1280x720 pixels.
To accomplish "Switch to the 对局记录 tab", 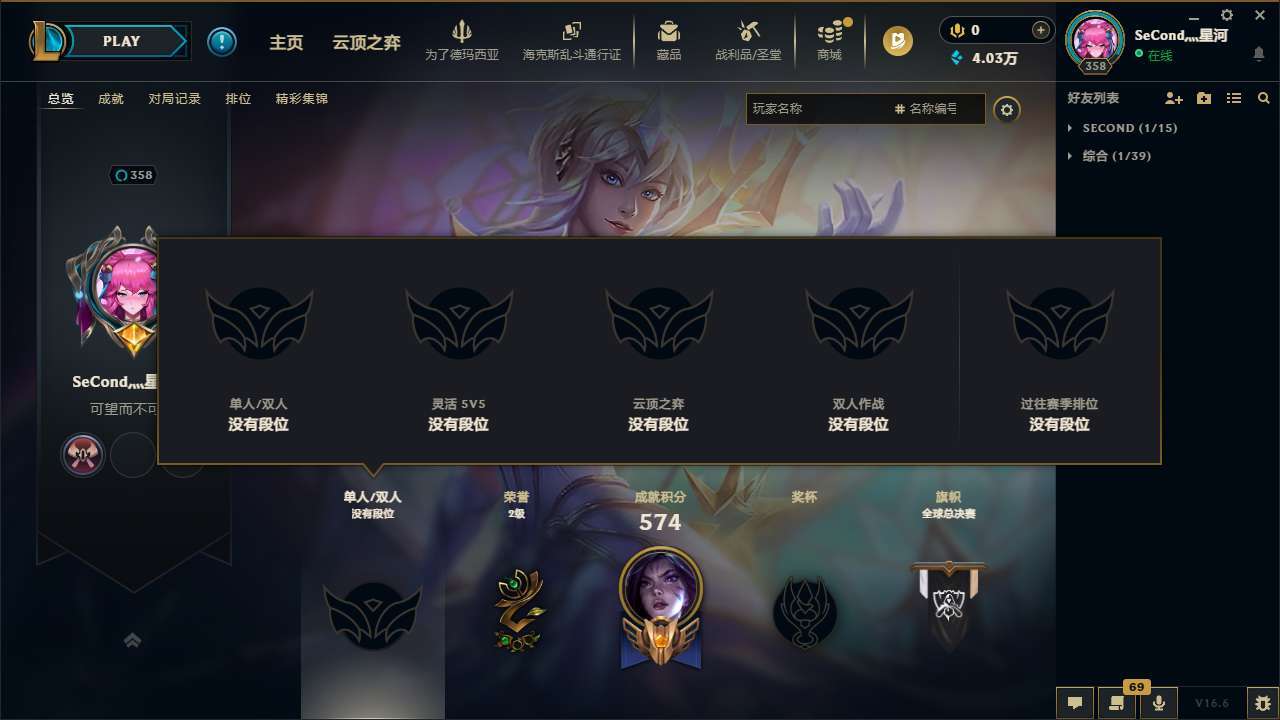I will [175, 98].
